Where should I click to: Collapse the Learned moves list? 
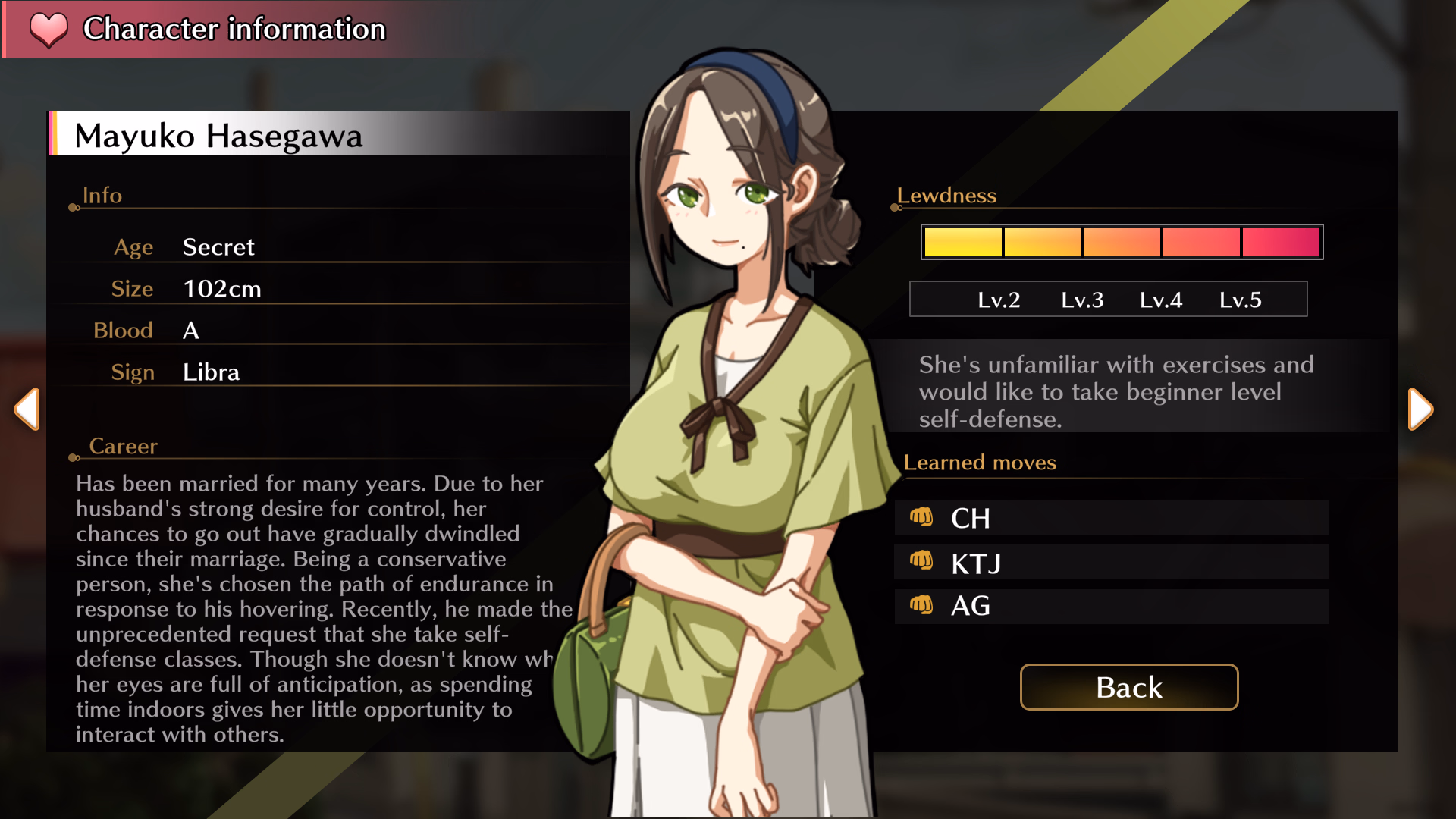coord(979,463)
